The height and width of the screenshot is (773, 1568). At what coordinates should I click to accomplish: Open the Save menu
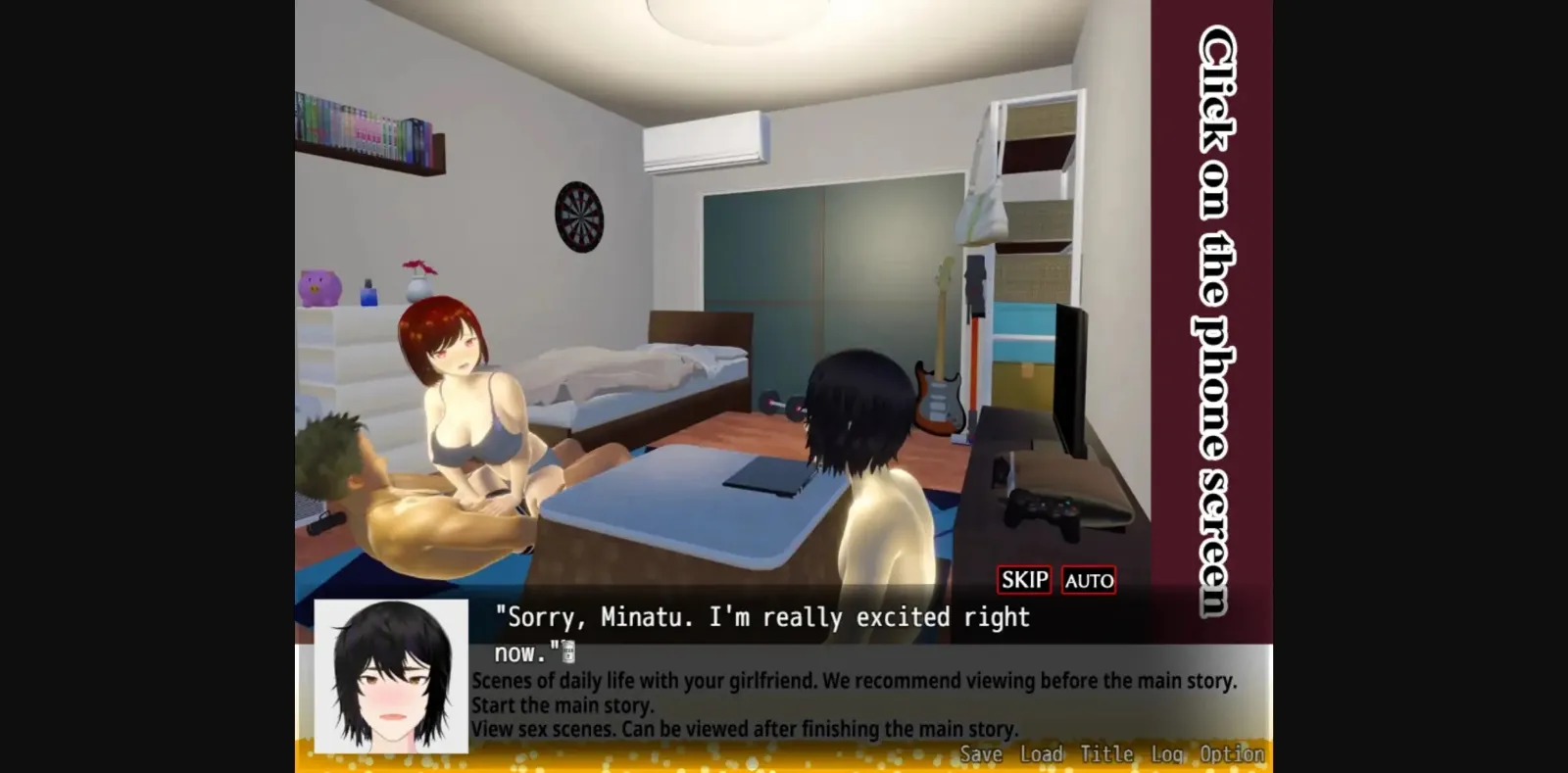[981, 753]
